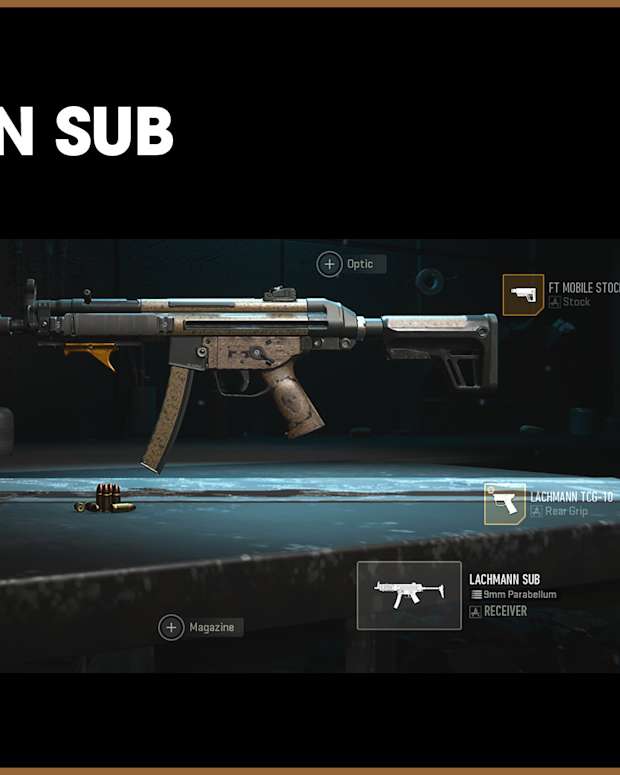Screen dimensions: 620x775
Task: Open the empty Magazine attachment slot
Action: pyautogui.click(x=172, y=627)
